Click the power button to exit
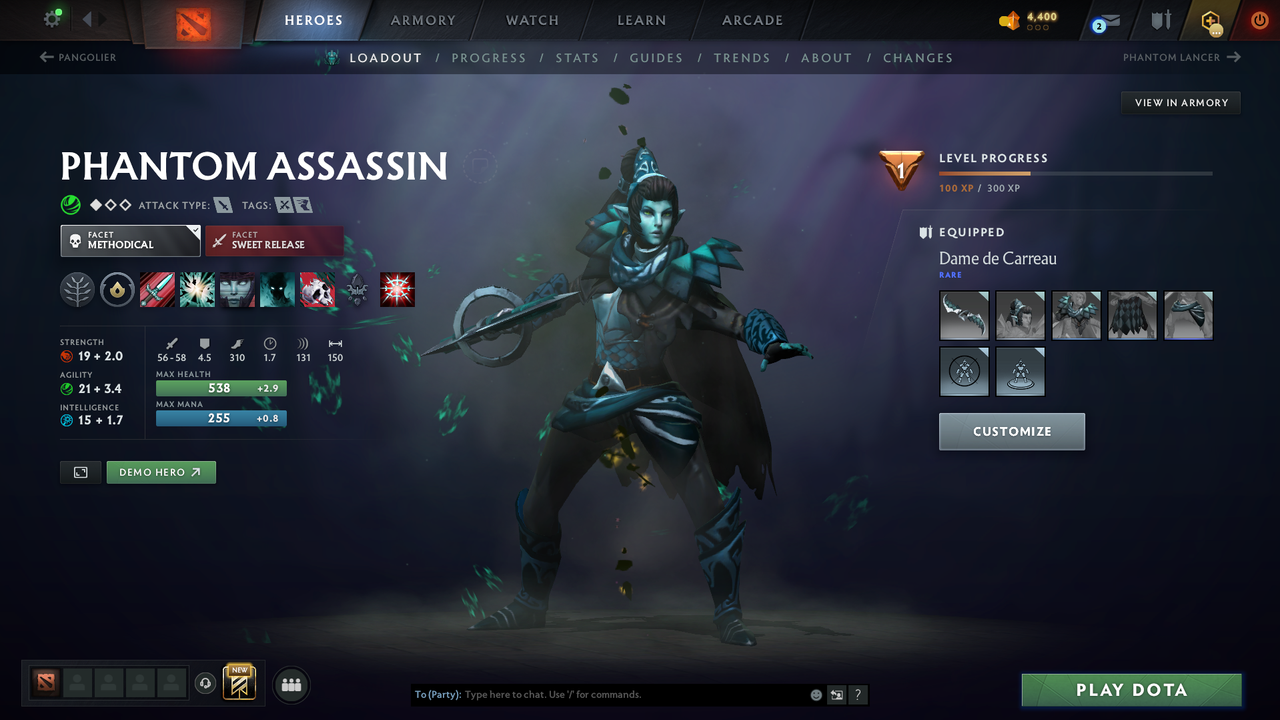Viewport: 1280px width, 720px height. 1259,20
